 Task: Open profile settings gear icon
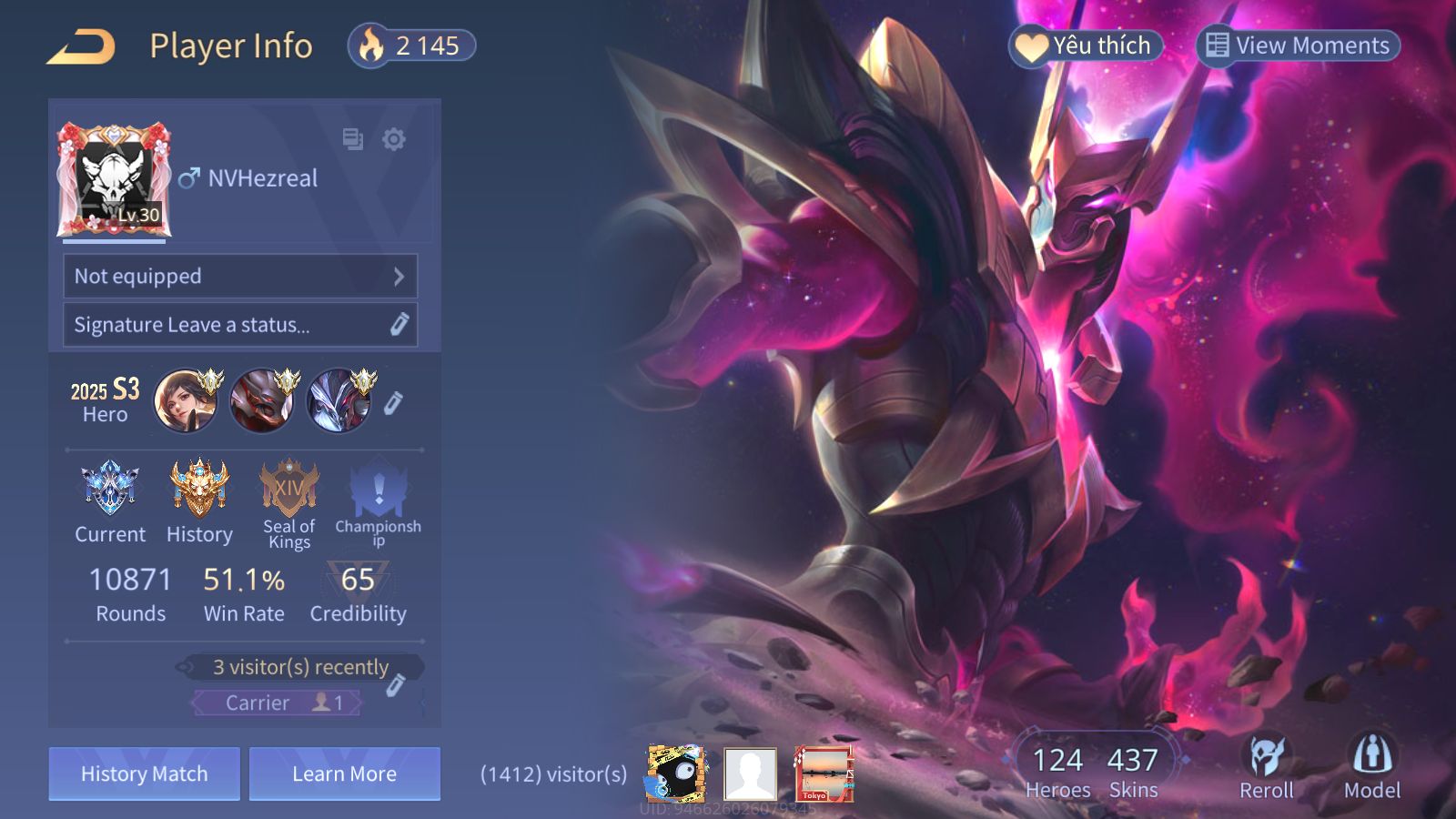click(x=394, y=139)
